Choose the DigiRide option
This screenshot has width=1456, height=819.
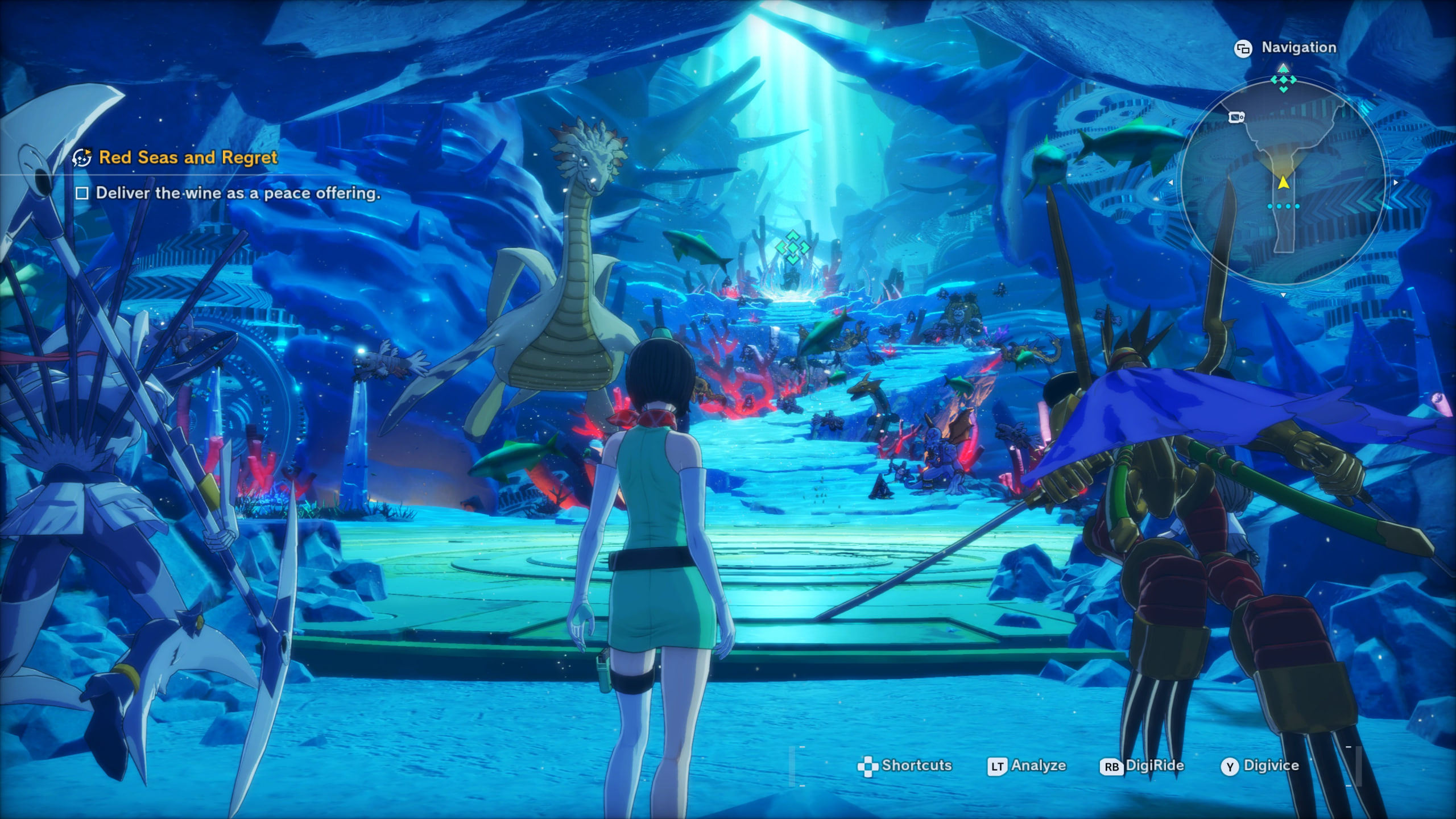(1154, 766)
